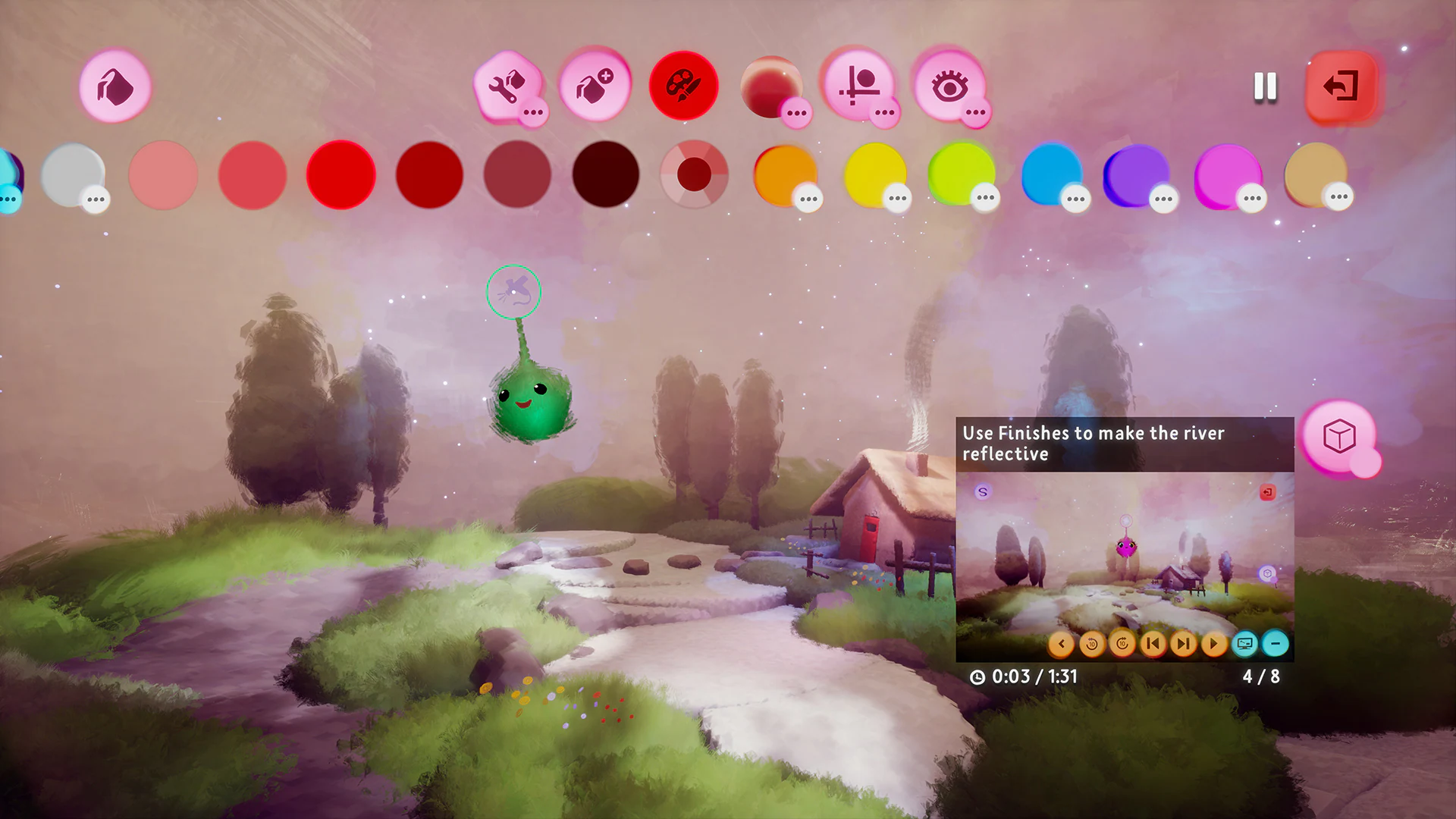Open the shade wheel swatch in the middle
Screen dimensions: 1456x819
click(695, 175)
